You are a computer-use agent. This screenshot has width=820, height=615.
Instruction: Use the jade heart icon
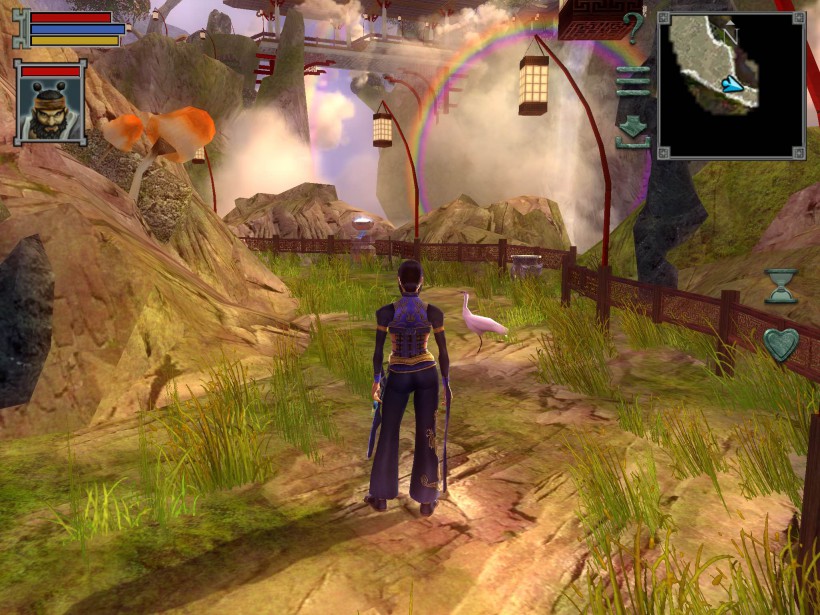781,345
